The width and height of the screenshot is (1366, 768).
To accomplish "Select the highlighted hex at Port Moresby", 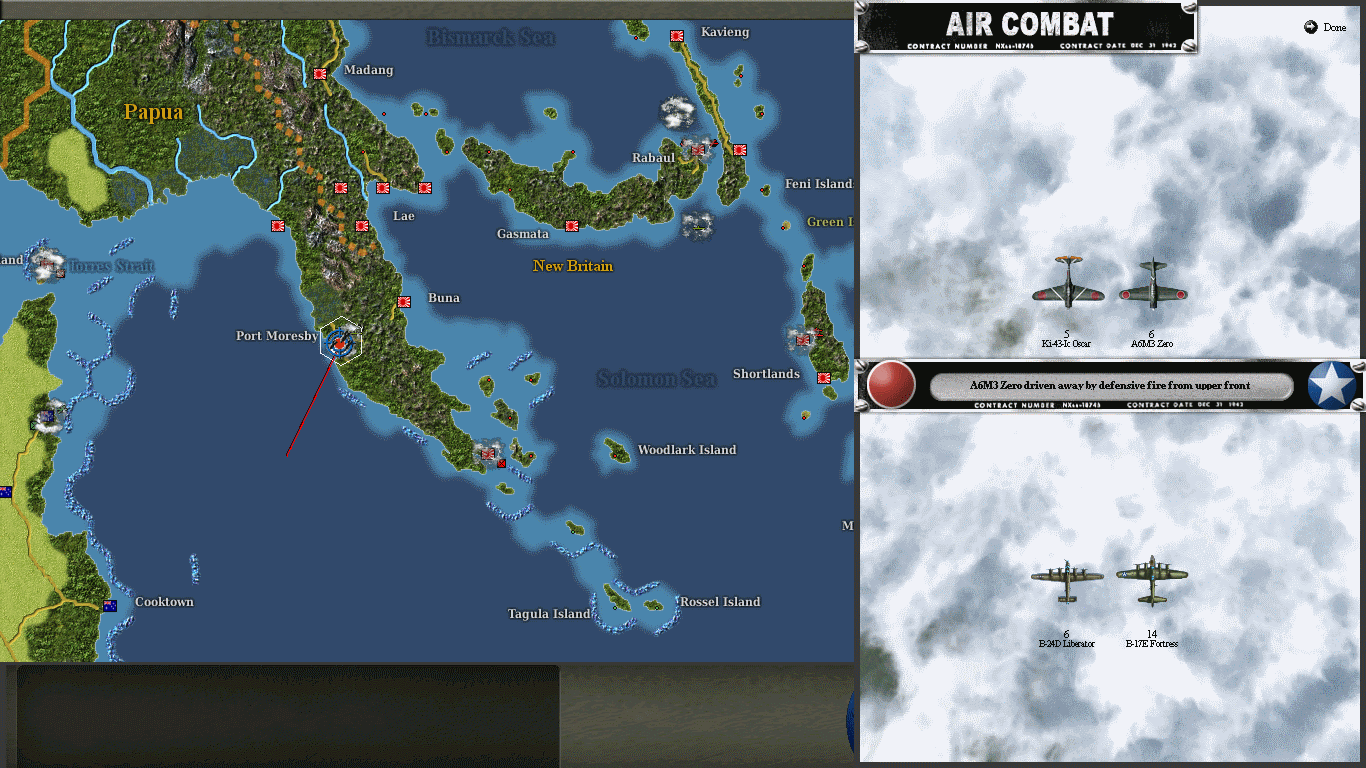I will (338, 340).
